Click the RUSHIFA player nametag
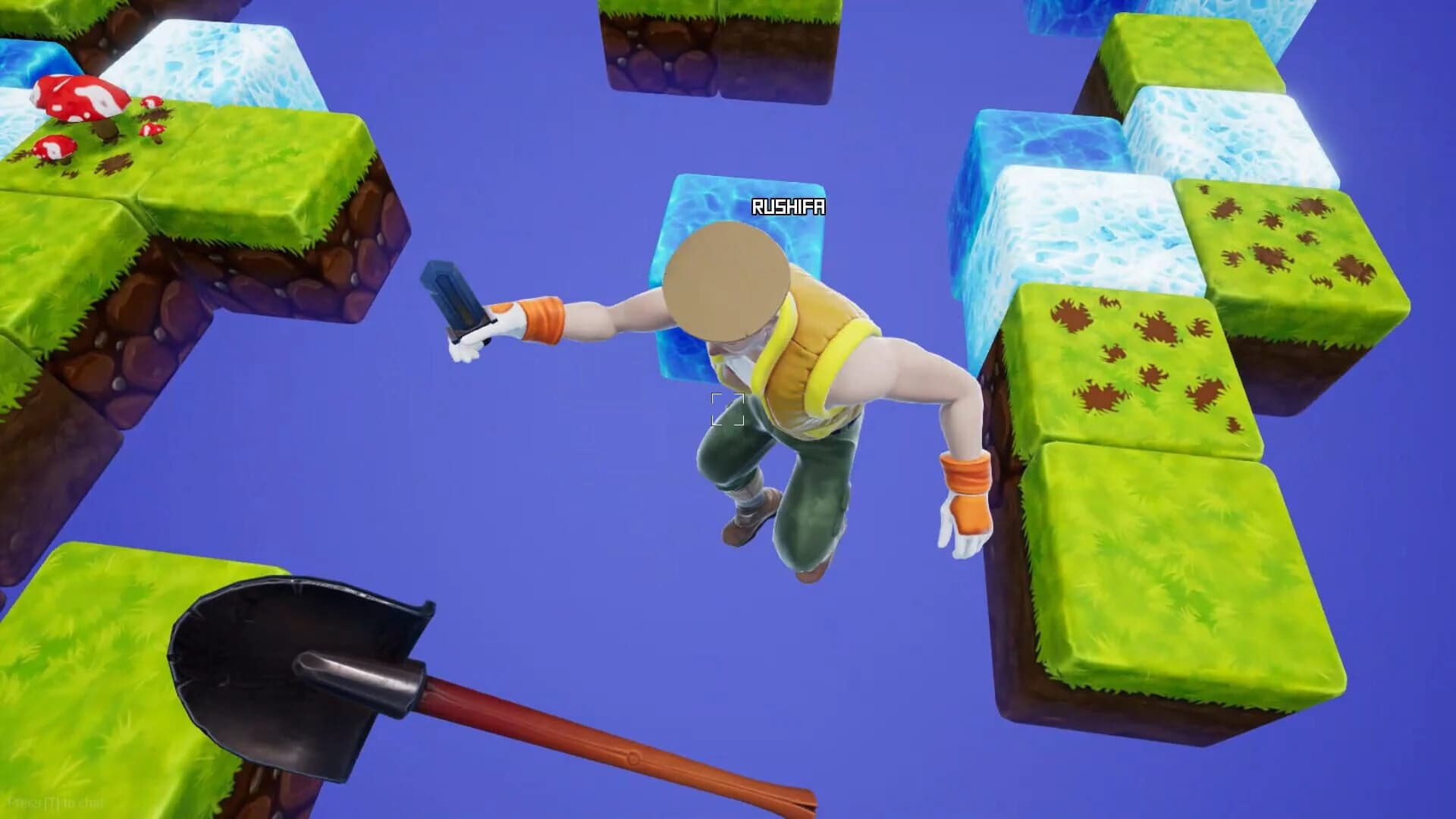Image resolution: width=1456 pixels, height=819 pixels. point(789,206)
